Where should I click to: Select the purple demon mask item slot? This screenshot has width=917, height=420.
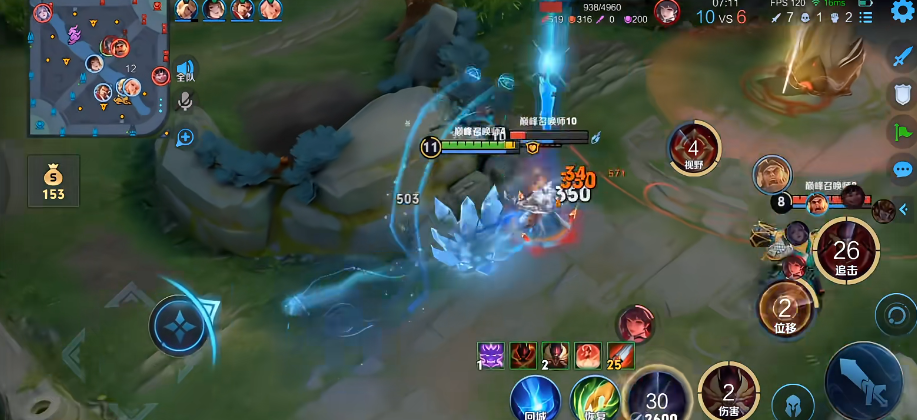click(x=491, y=354)
